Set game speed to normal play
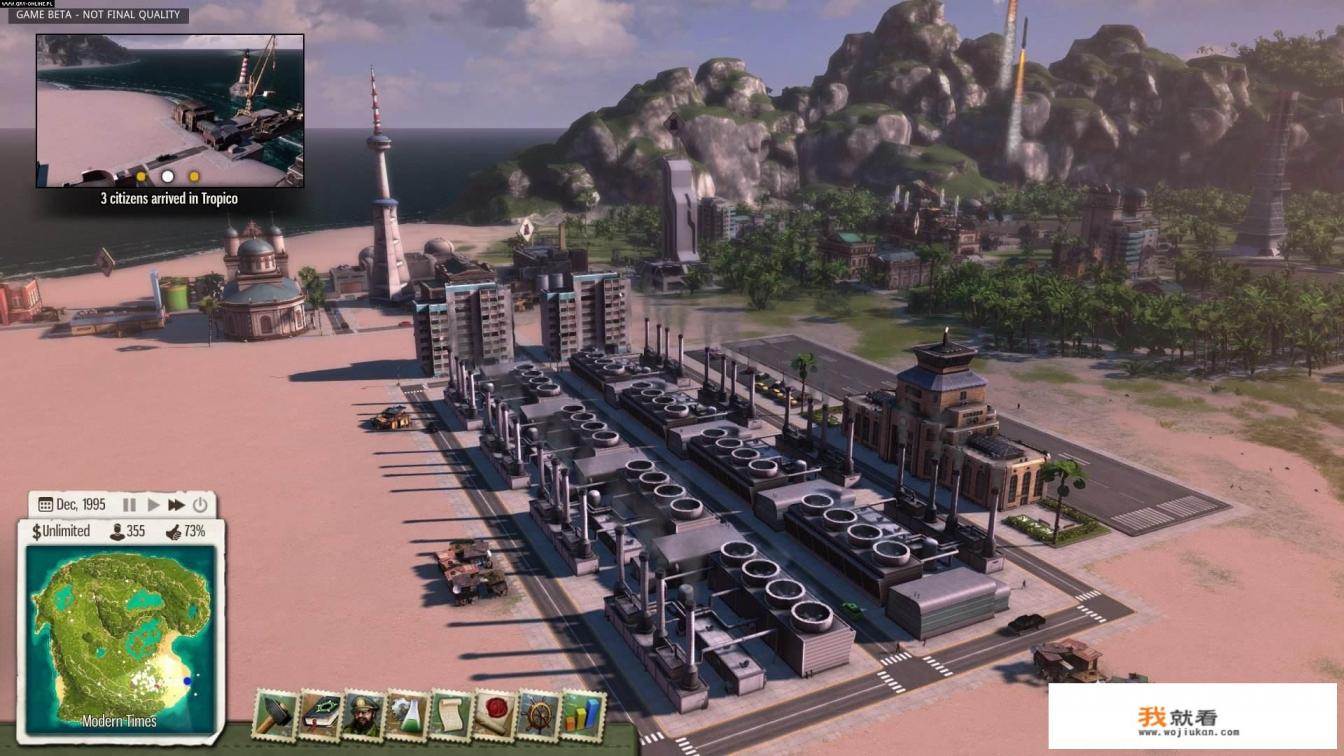The height and width of the screenshot is (756, 1344). click(x=153, y=505)
